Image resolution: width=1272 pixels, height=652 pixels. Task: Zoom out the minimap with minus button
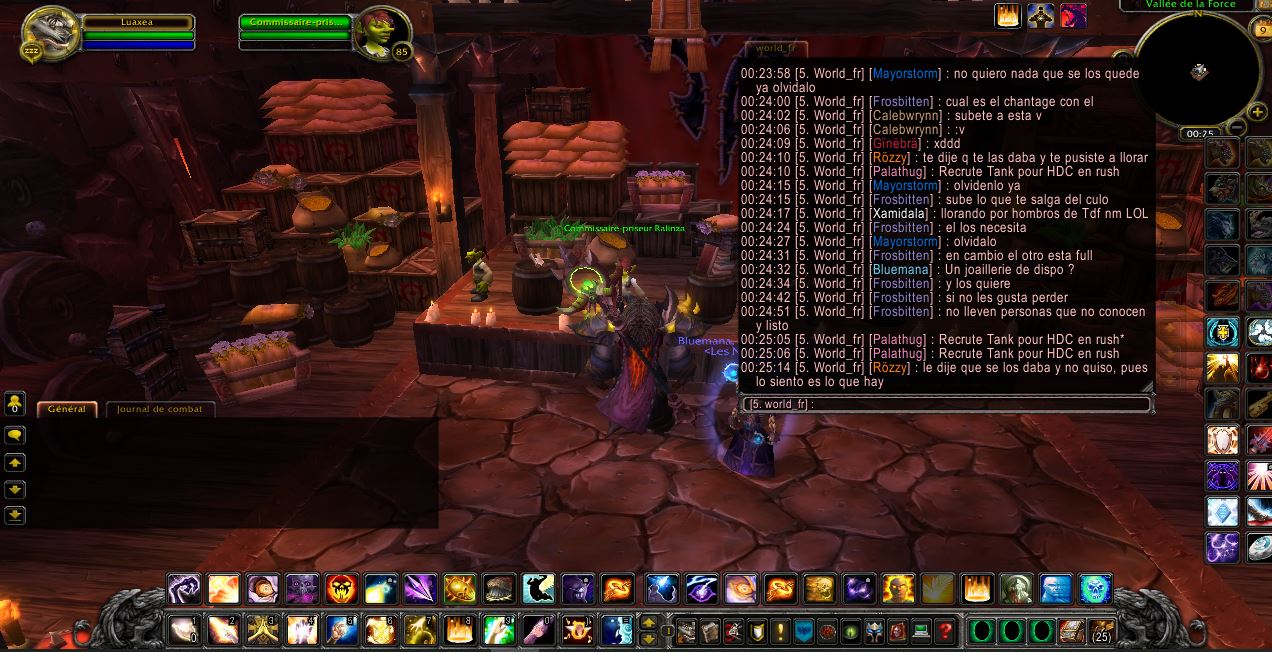1237,128
